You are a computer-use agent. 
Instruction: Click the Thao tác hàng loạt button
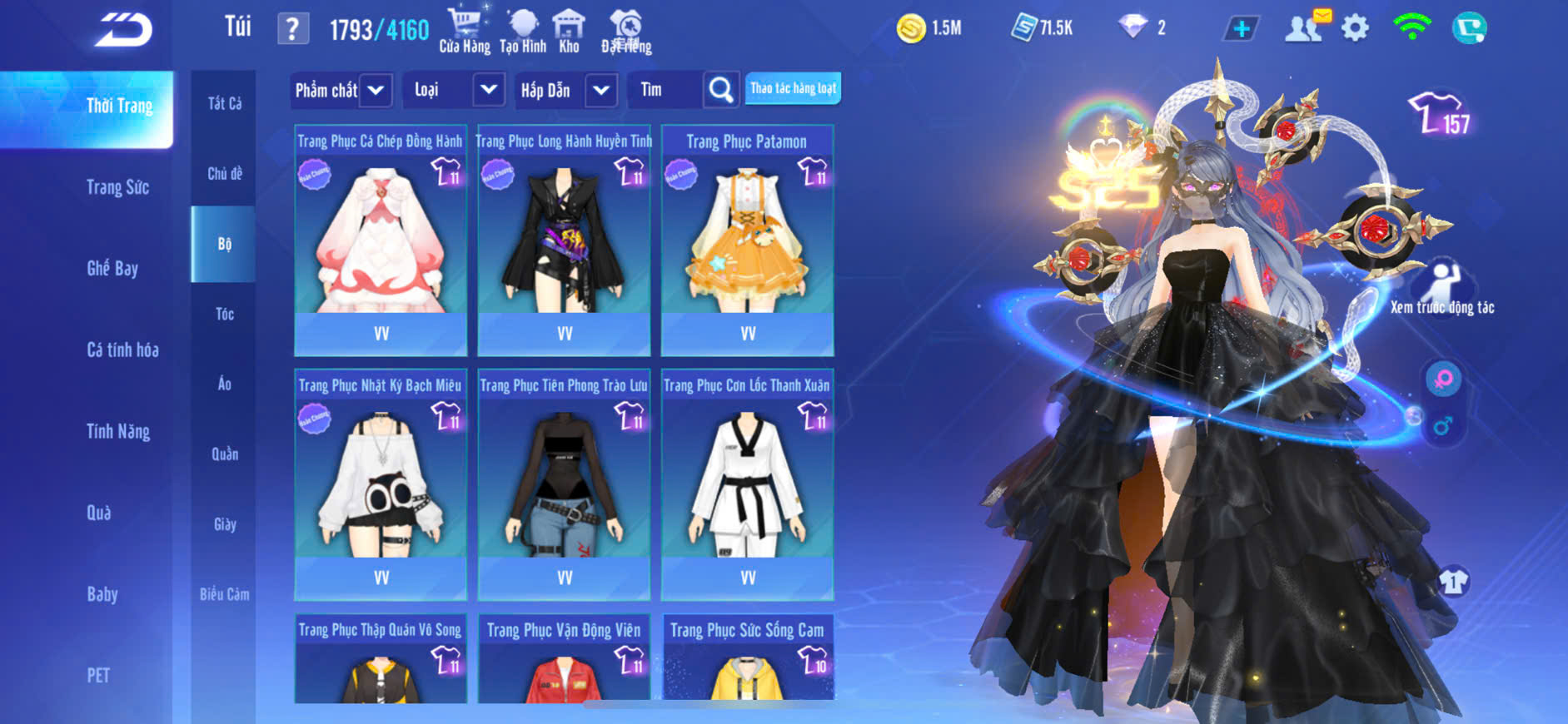(793, 88)
